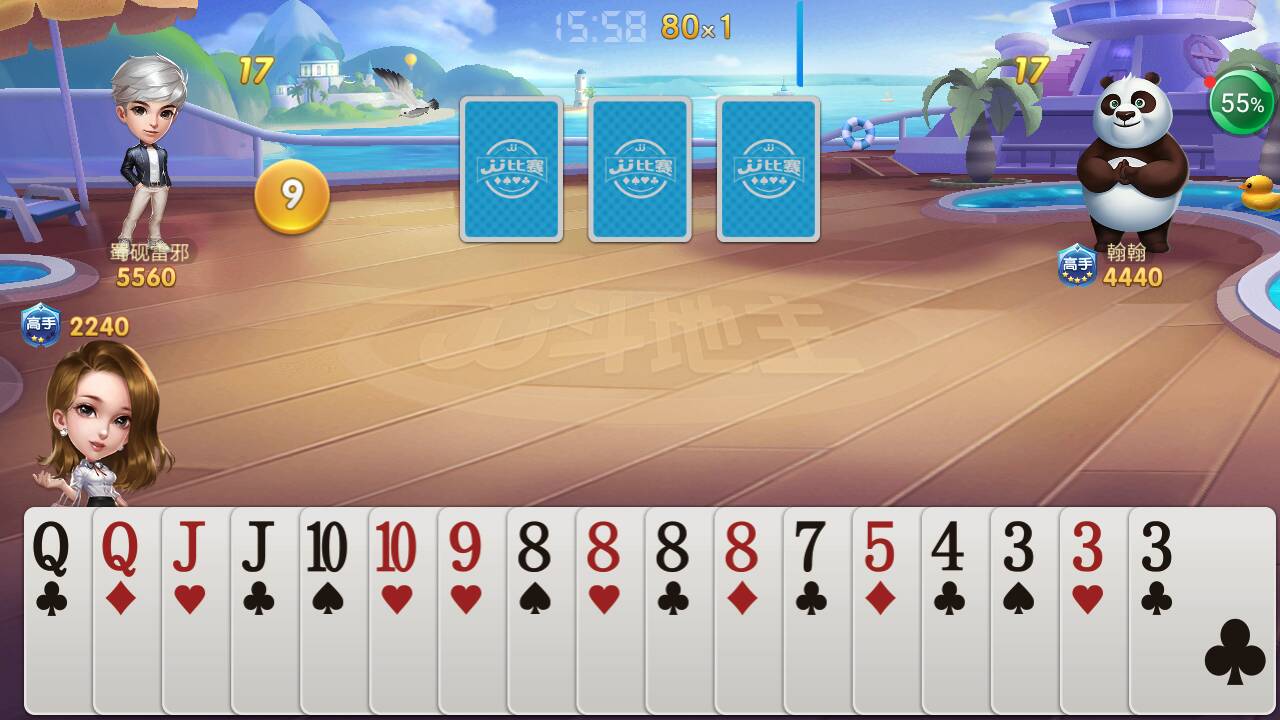Reveal the leftmost face-down JJ比赛 card
Screen dimensions: 1280x720
tap(511, 167)
